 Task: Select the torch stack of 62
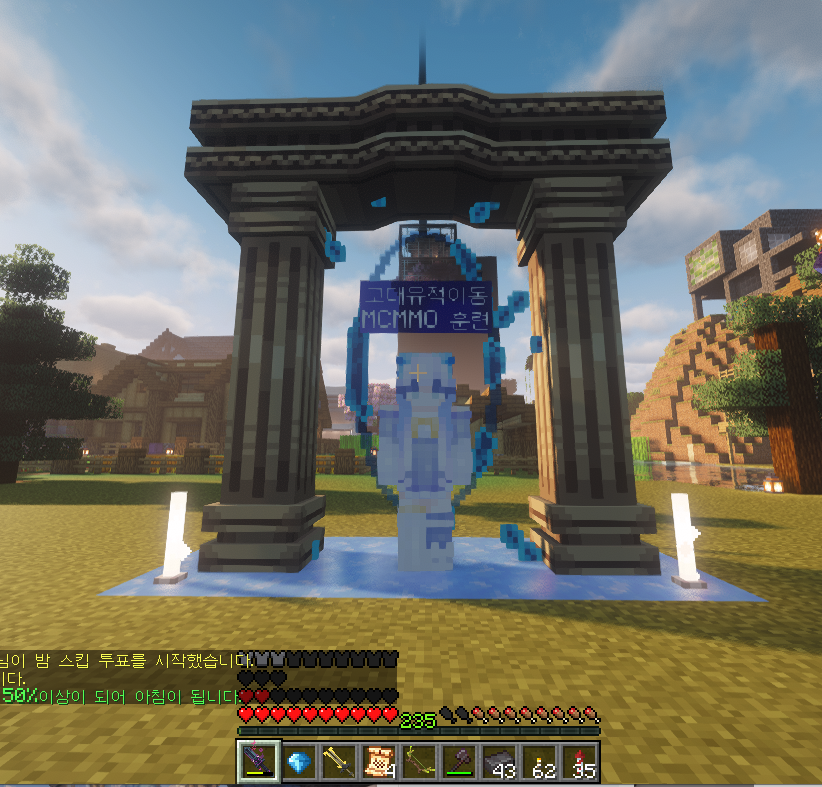pyautogui.click(x=539, y=762)
